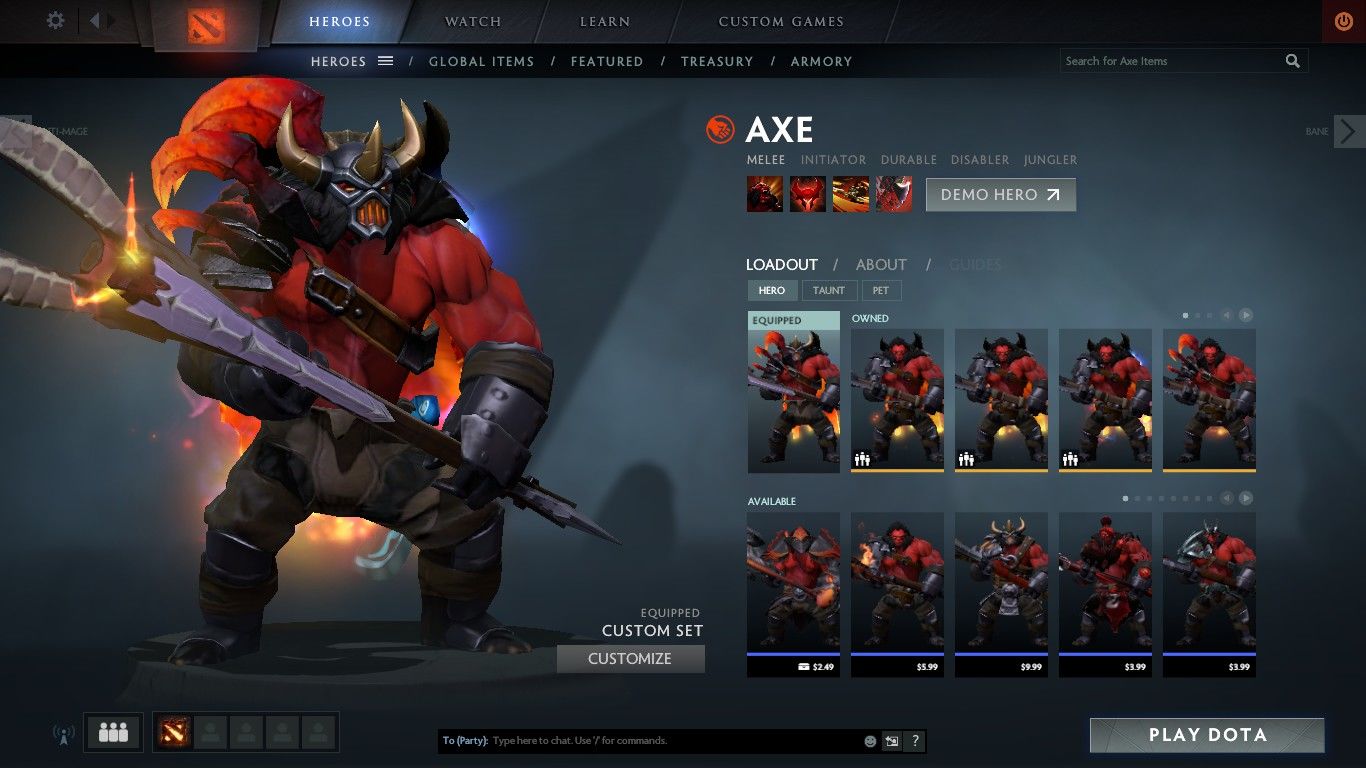Image resolution: width=1366 pixels, height=768 pixels.
Task: Switch to the Watch tab
Action: (473, 21)
